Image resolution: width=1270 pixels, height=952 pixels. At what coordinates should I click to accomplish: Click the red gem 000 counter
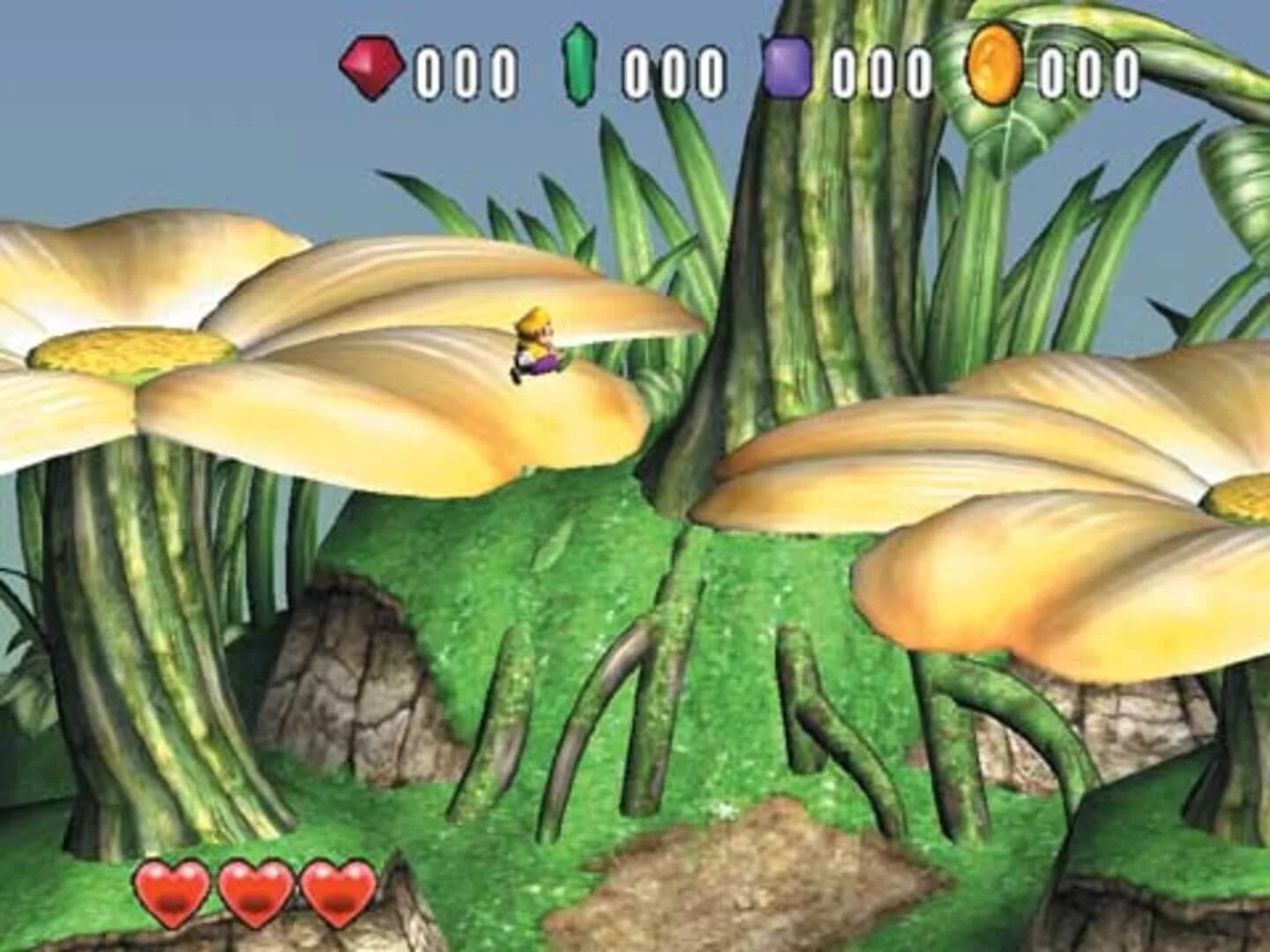tap(462, 68)
